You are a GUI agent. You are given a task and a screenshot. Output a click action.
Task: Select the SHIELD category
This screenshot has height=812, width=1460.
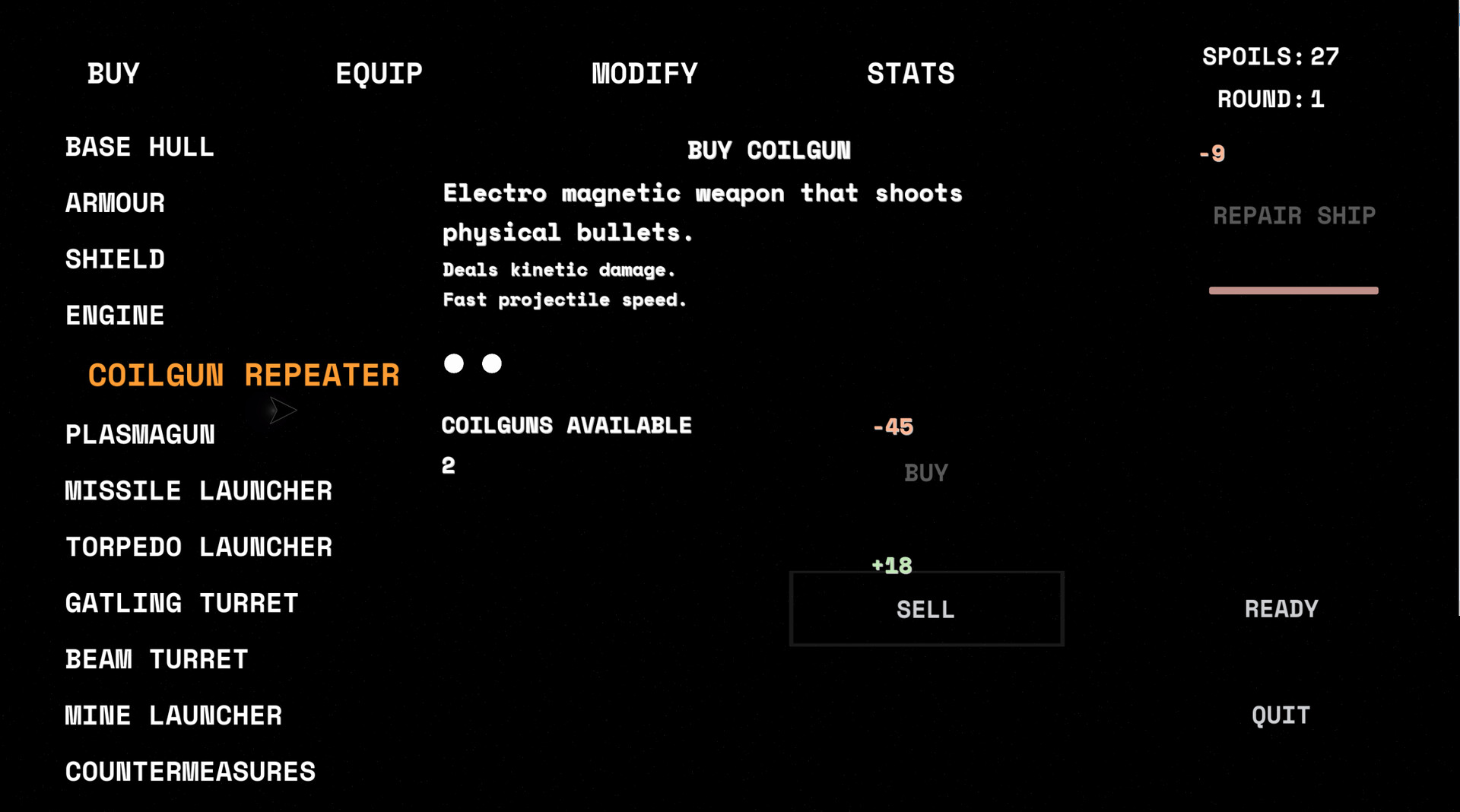(x=115, y=259)
